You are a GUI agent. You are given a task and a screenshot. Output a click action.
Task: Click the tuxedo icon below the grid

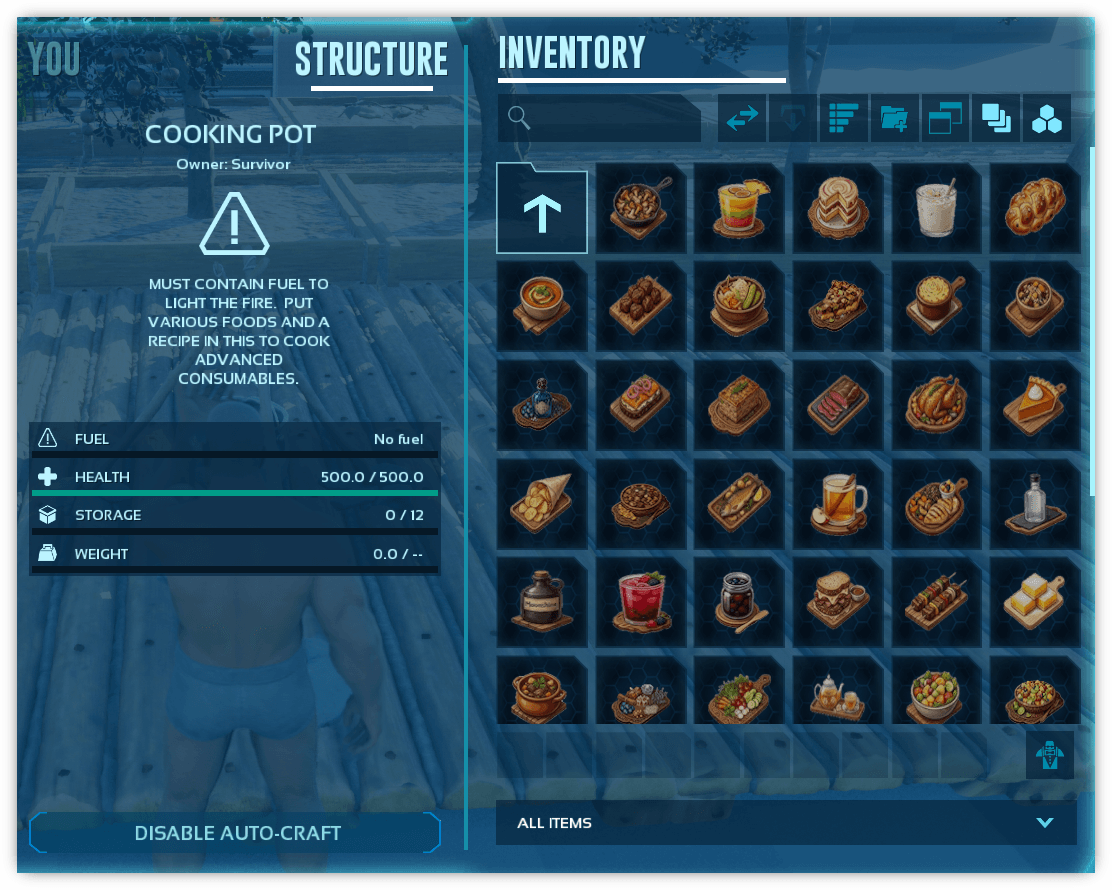1049,755
